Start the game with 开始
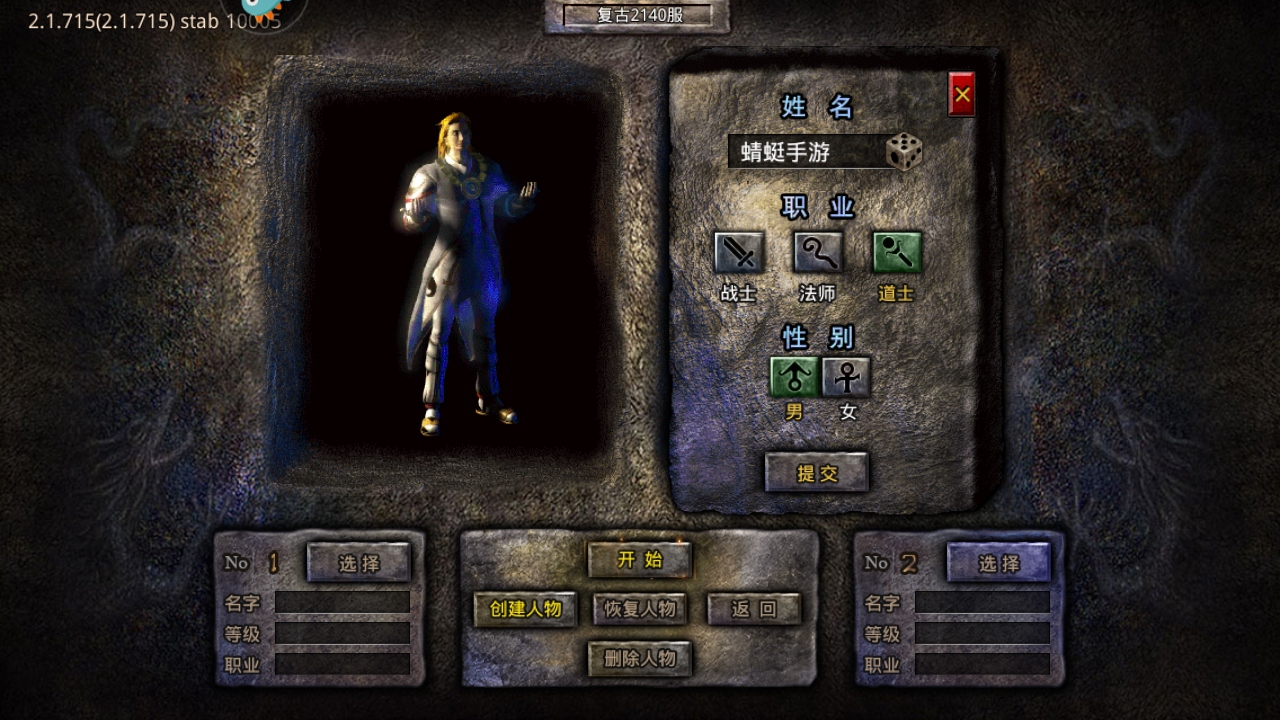Image resolution: width=1280 pixels, height=720 pixels. [640, 560]
